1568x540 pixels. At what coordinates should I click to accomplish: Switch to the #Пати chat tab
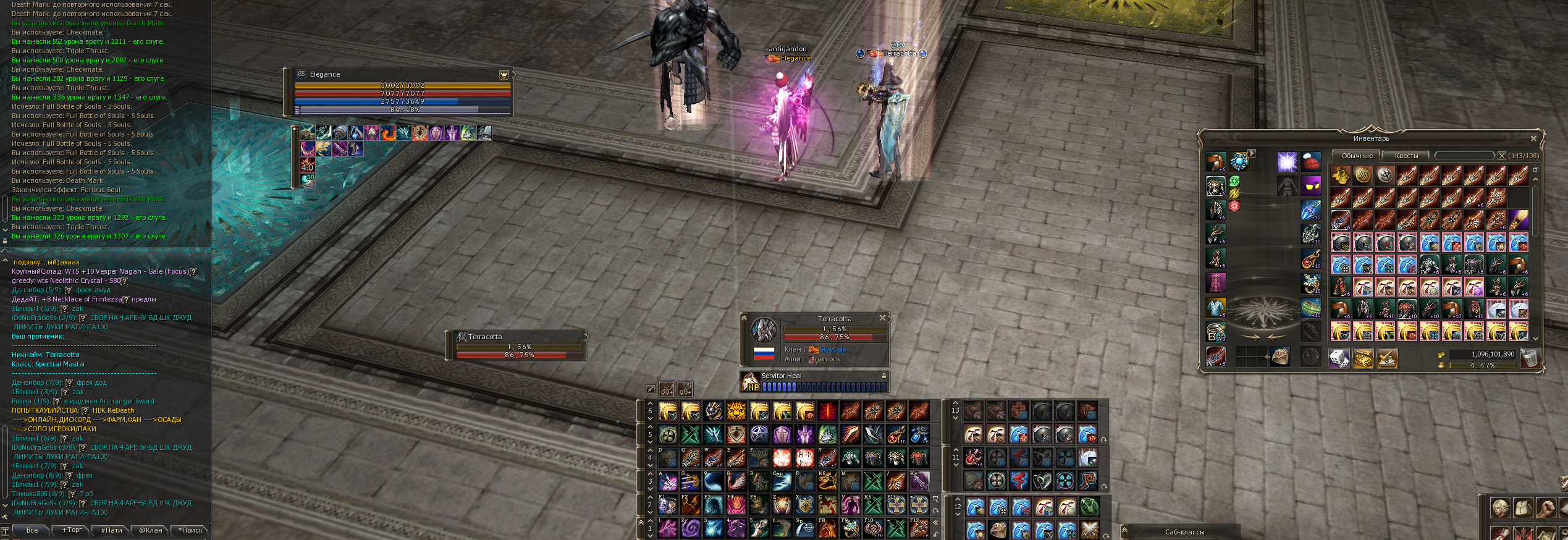click(111, 530)
